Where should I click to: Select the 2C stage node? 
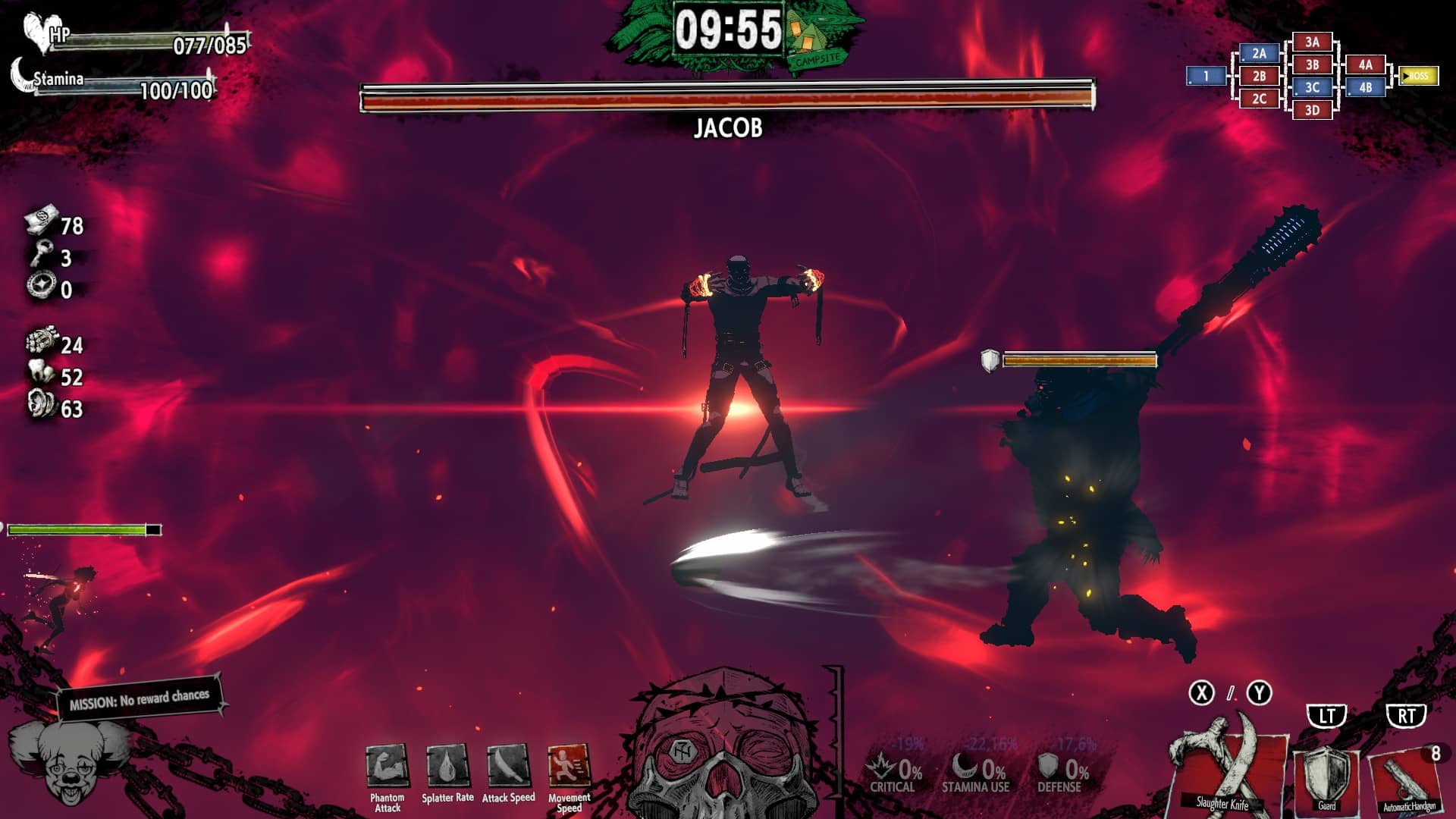[x=1259, y=99]
